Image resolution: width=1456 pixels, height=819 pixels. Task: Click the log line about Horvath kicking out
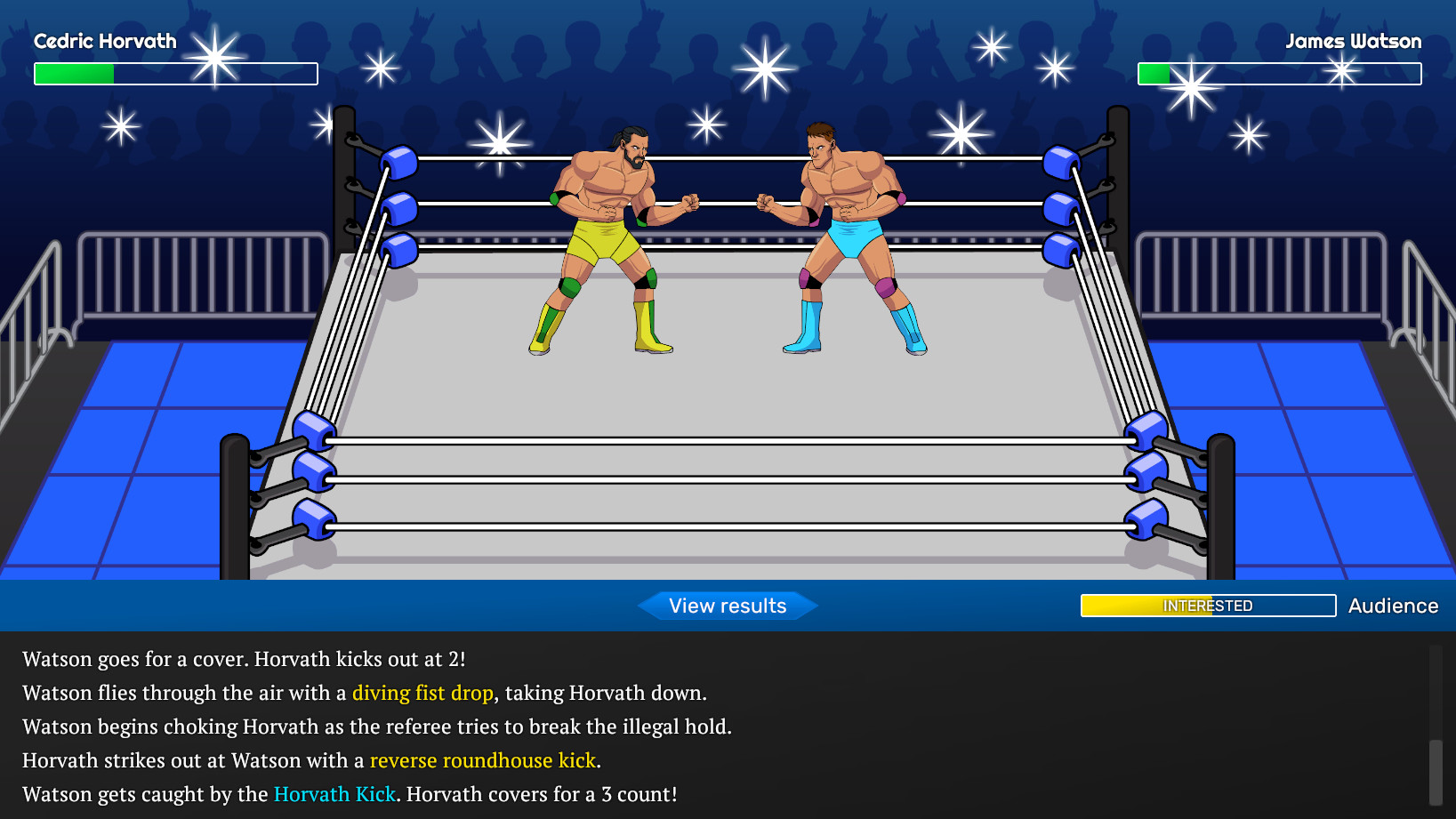244,659
